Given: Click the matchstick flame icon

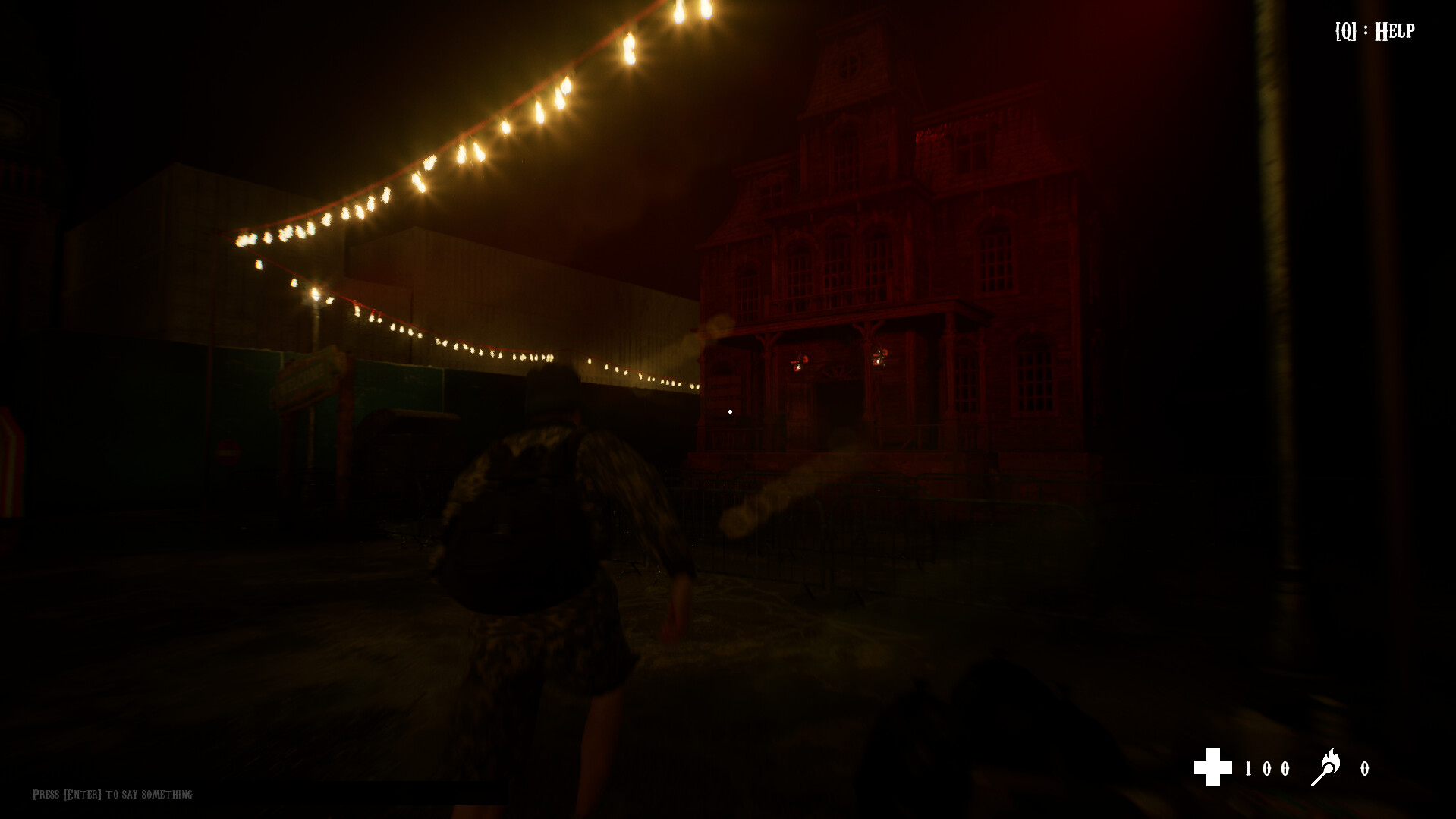Looking at the screenshot, I should coord(1325,767).
